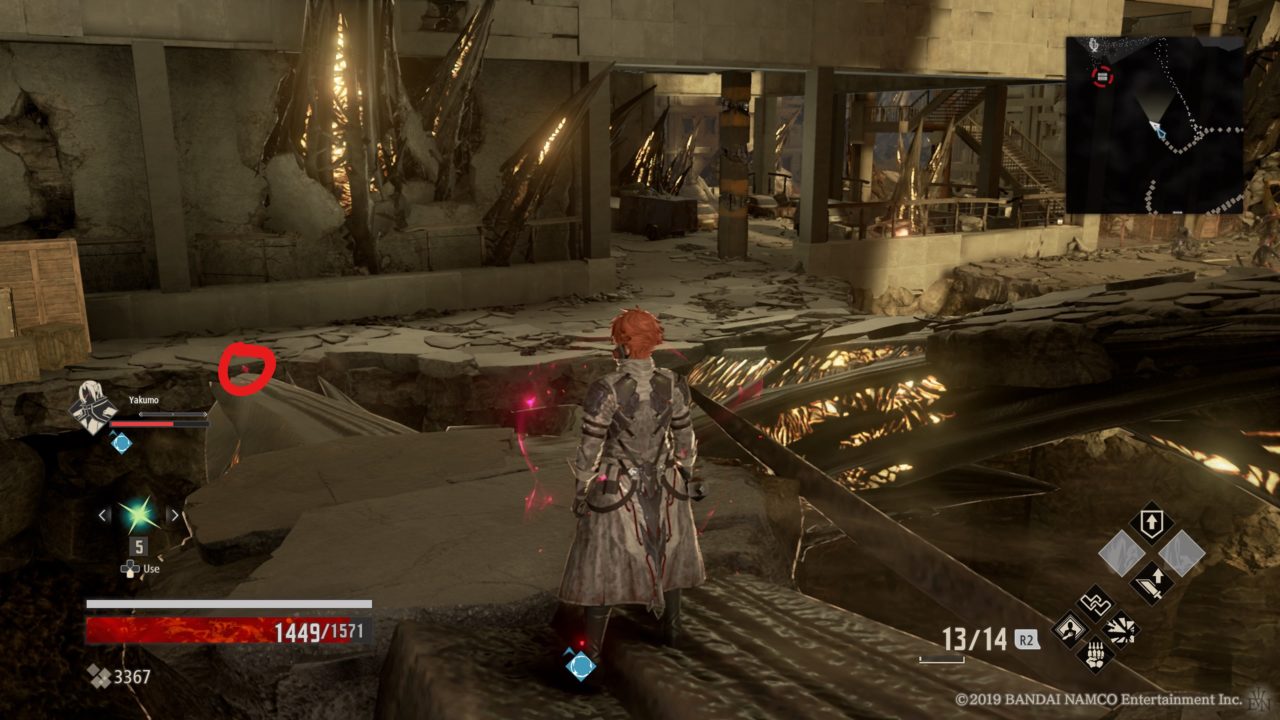
Task: Open the minimap in the corner
Action: click(1155, 125)
